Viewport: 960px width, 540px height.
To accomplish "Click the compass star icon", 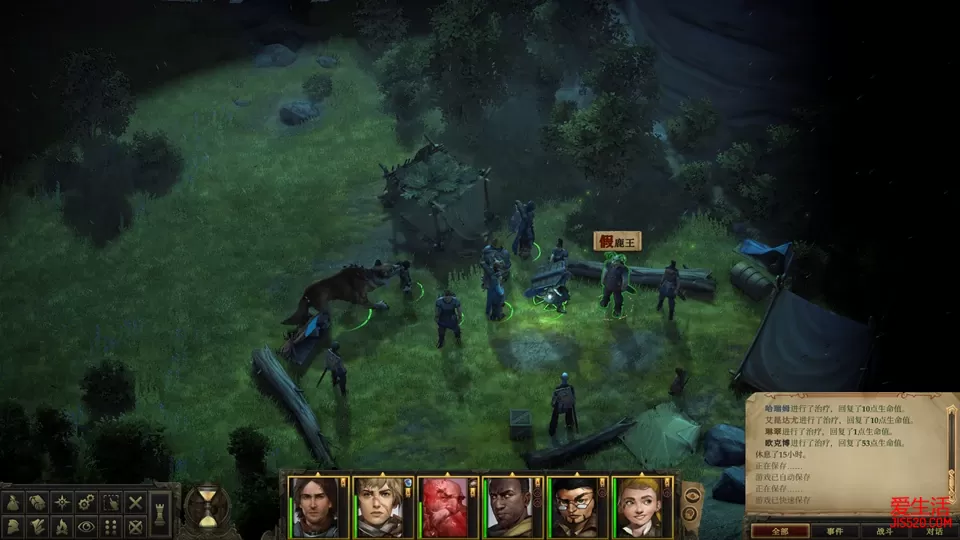I will pos(64,502).
